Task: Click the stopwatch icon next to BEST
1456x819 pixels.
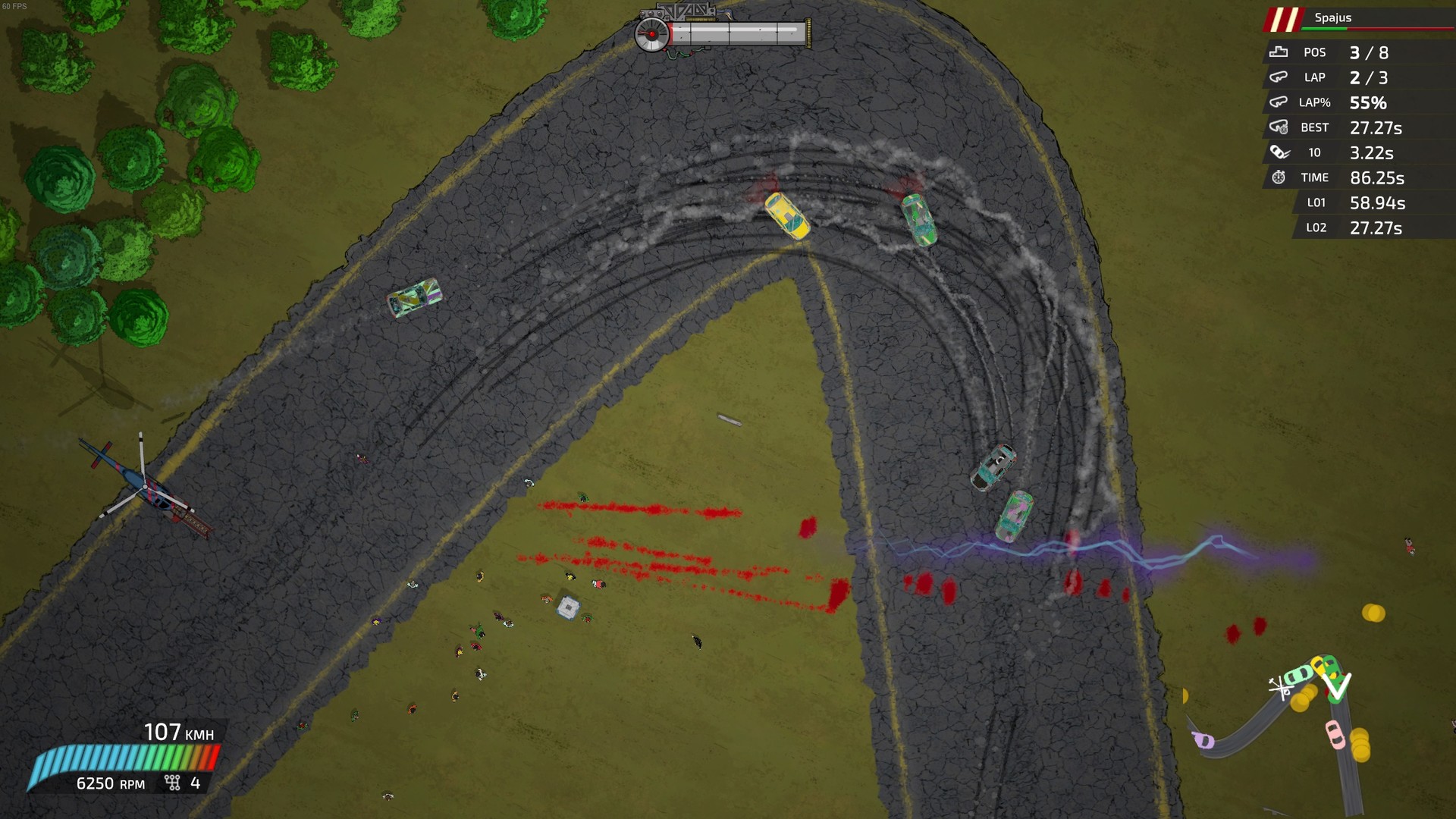Action: tap(1279, 127)
